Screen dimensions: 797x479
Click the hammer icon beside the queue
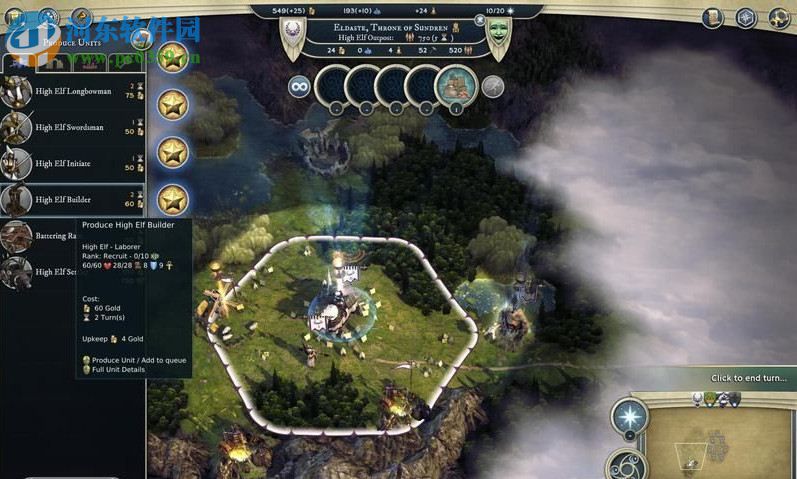[x=492, y=86]
